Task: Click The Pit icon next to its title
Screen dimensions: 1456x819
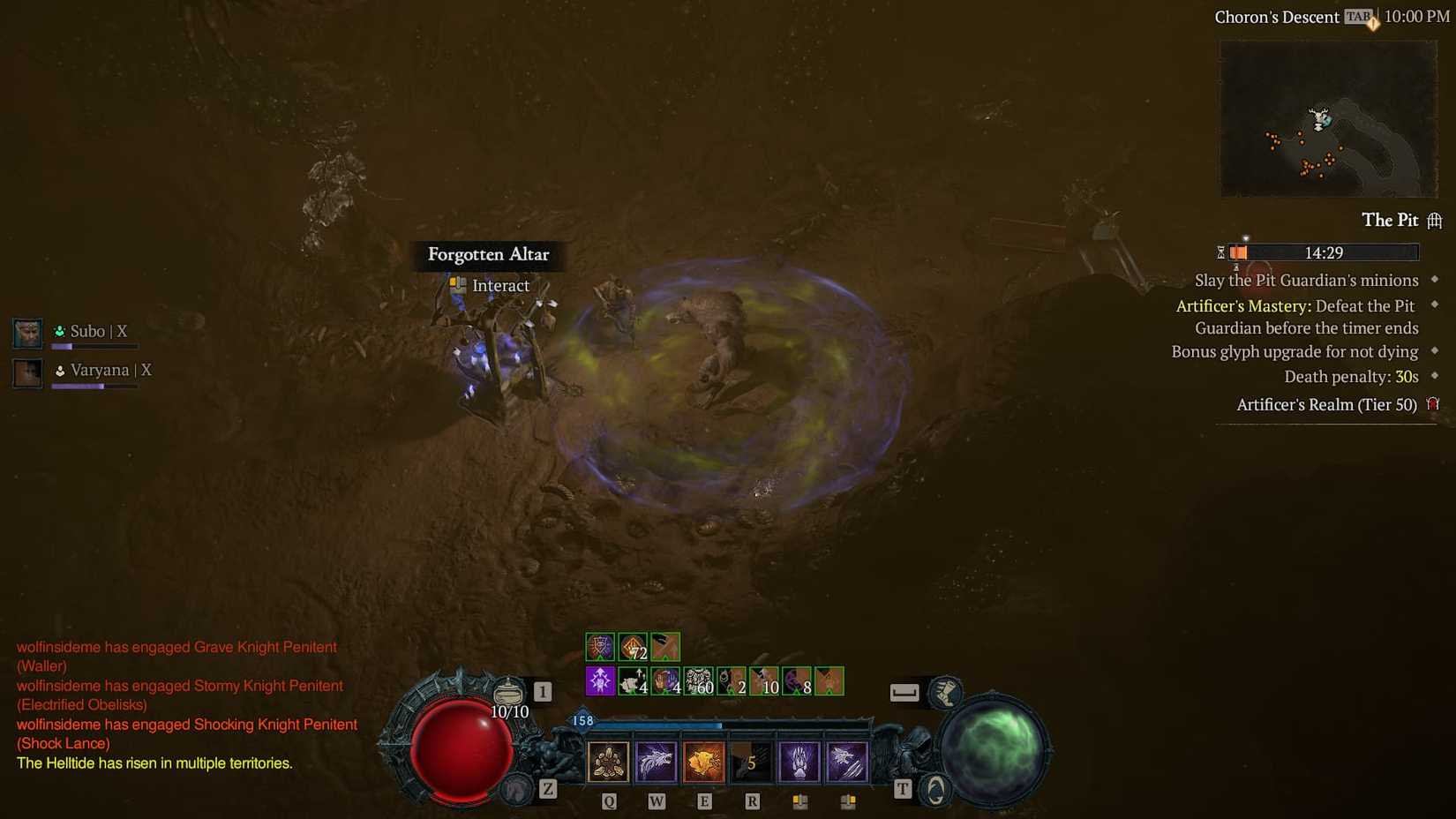Action: tap(1436, 220)
